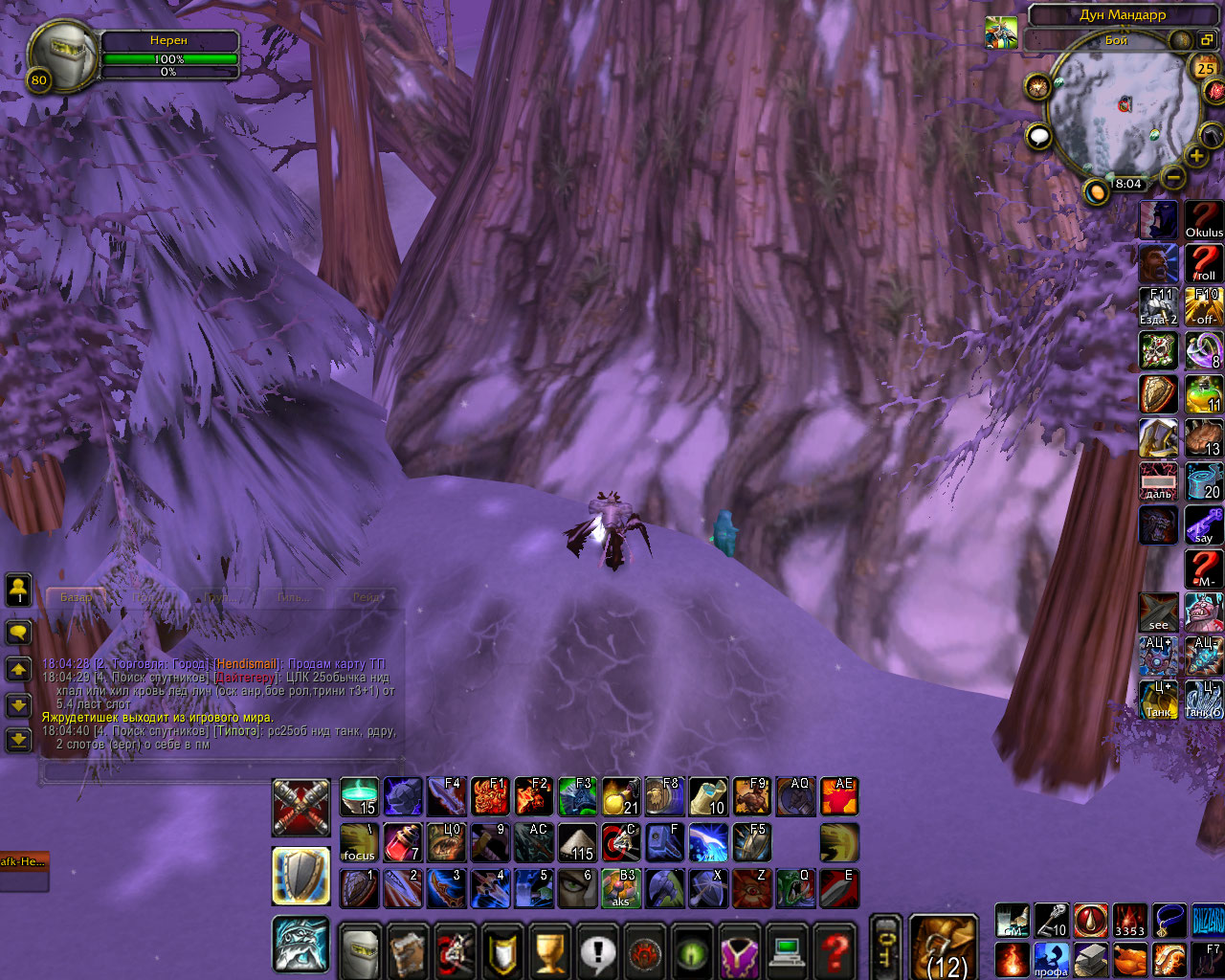This screenshot has width=1225, height=980.
Task: Open the character info helmet micro button
Action: click(361, 952)
